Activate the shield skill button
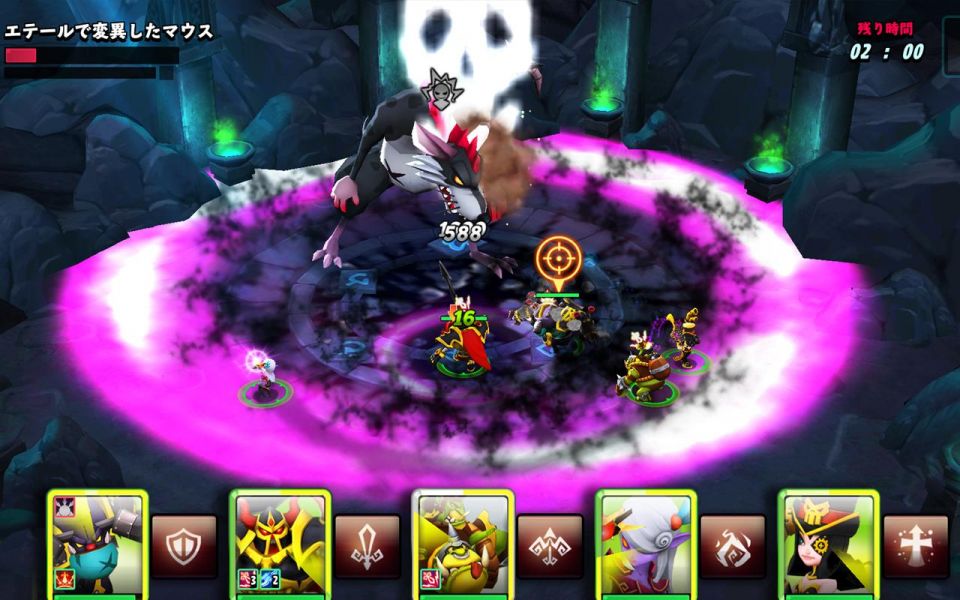Viewport: 960px width, 600px height. click(184, 546)
